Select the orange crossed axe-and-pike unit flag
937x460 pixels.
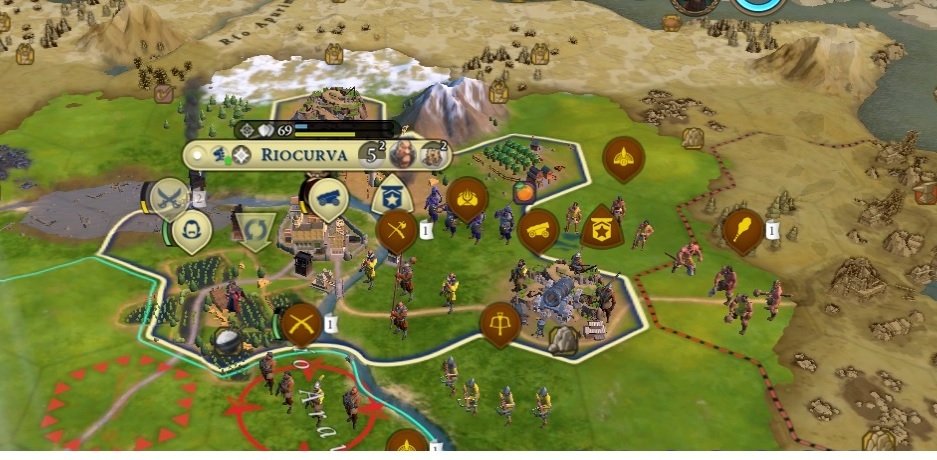[x=397, y=230]
